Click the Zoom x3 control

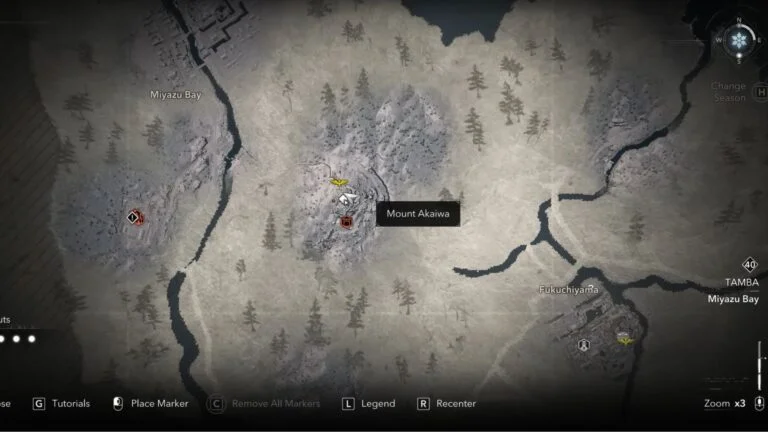[724, 404]
